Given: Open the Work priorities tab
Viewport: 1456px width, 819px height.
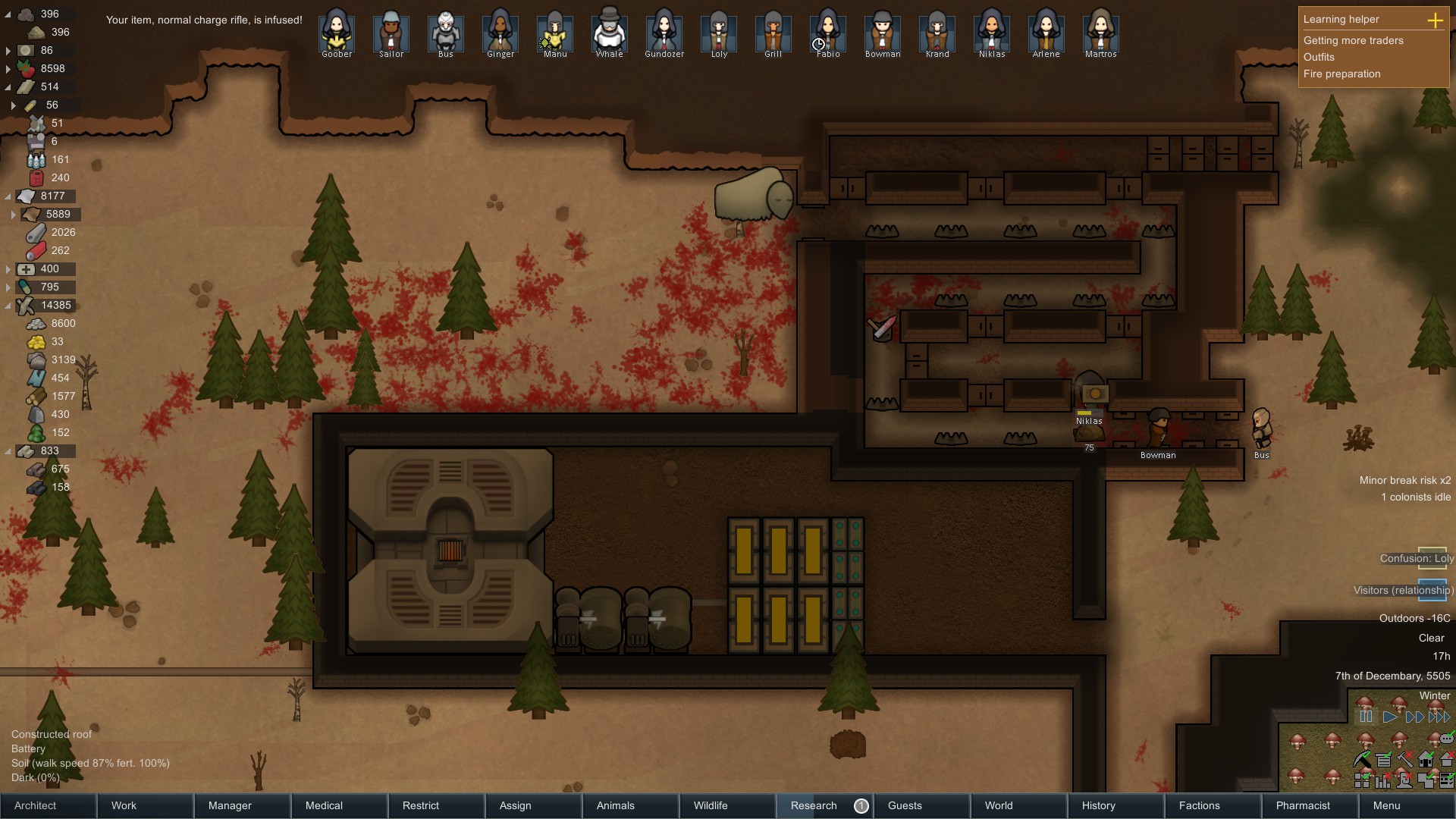Looking at the screenshot, I should [145, 805].
